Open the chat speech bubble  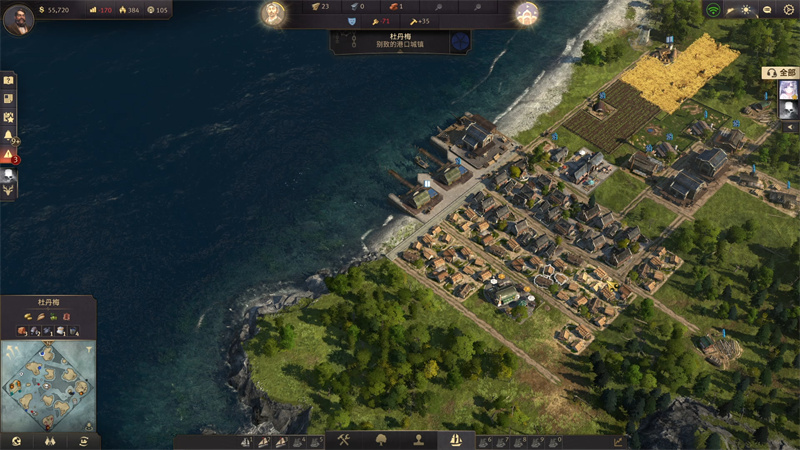[x=767, y=10]
